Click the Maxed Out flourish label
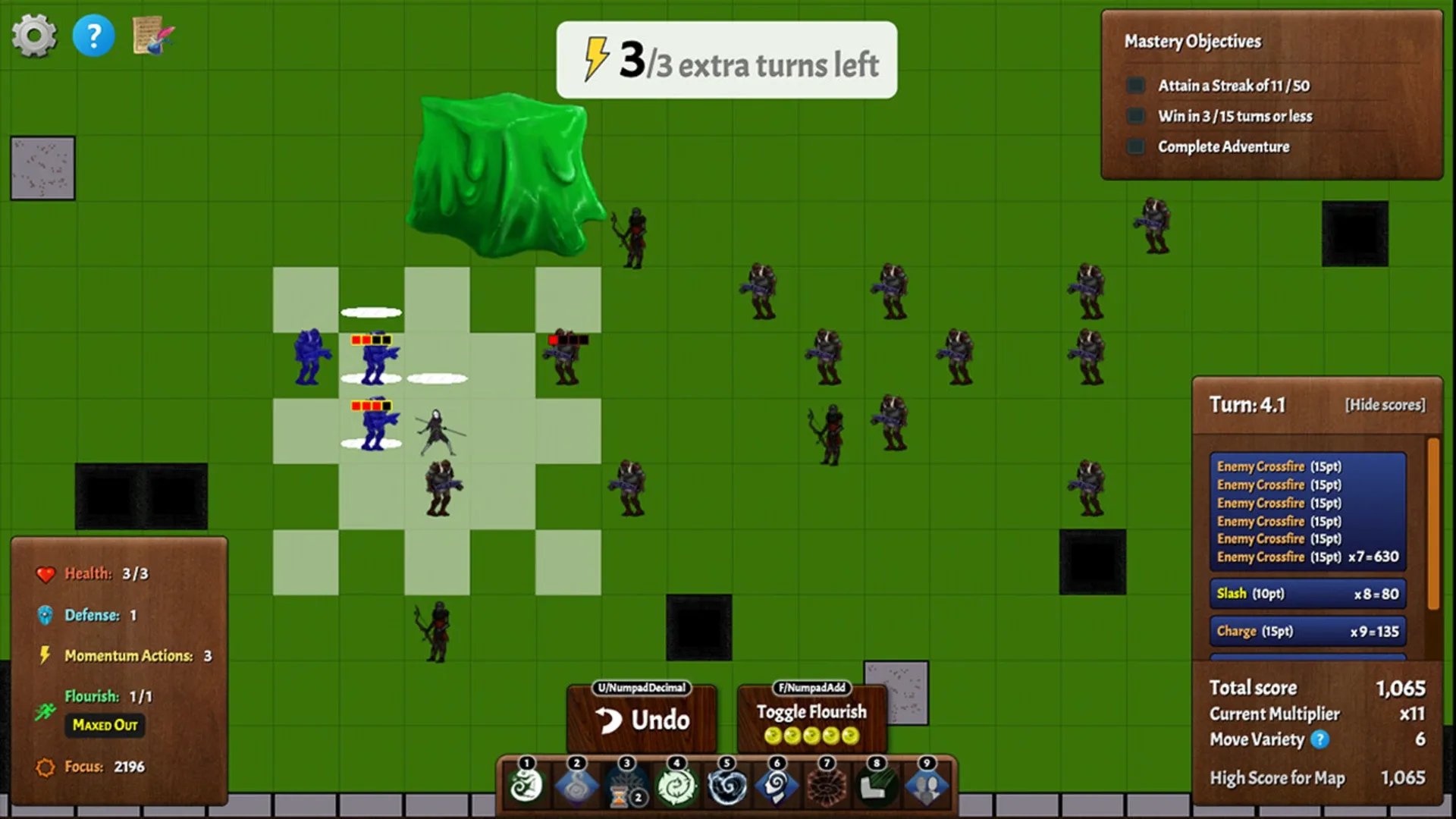 [x=105, y=726]
